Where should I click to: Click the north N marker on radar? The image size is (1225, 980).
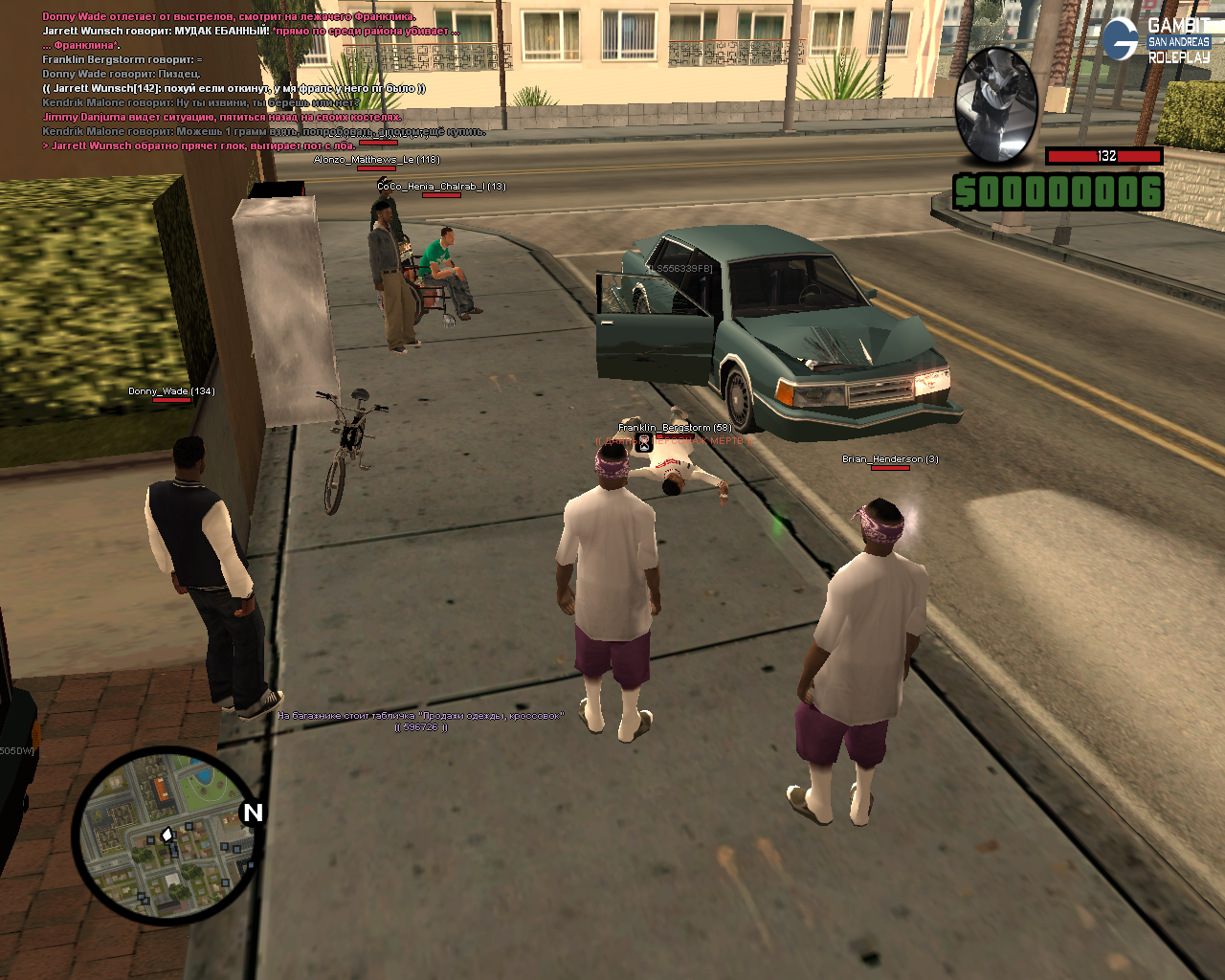pyautogui.click(x=252, y=813)
